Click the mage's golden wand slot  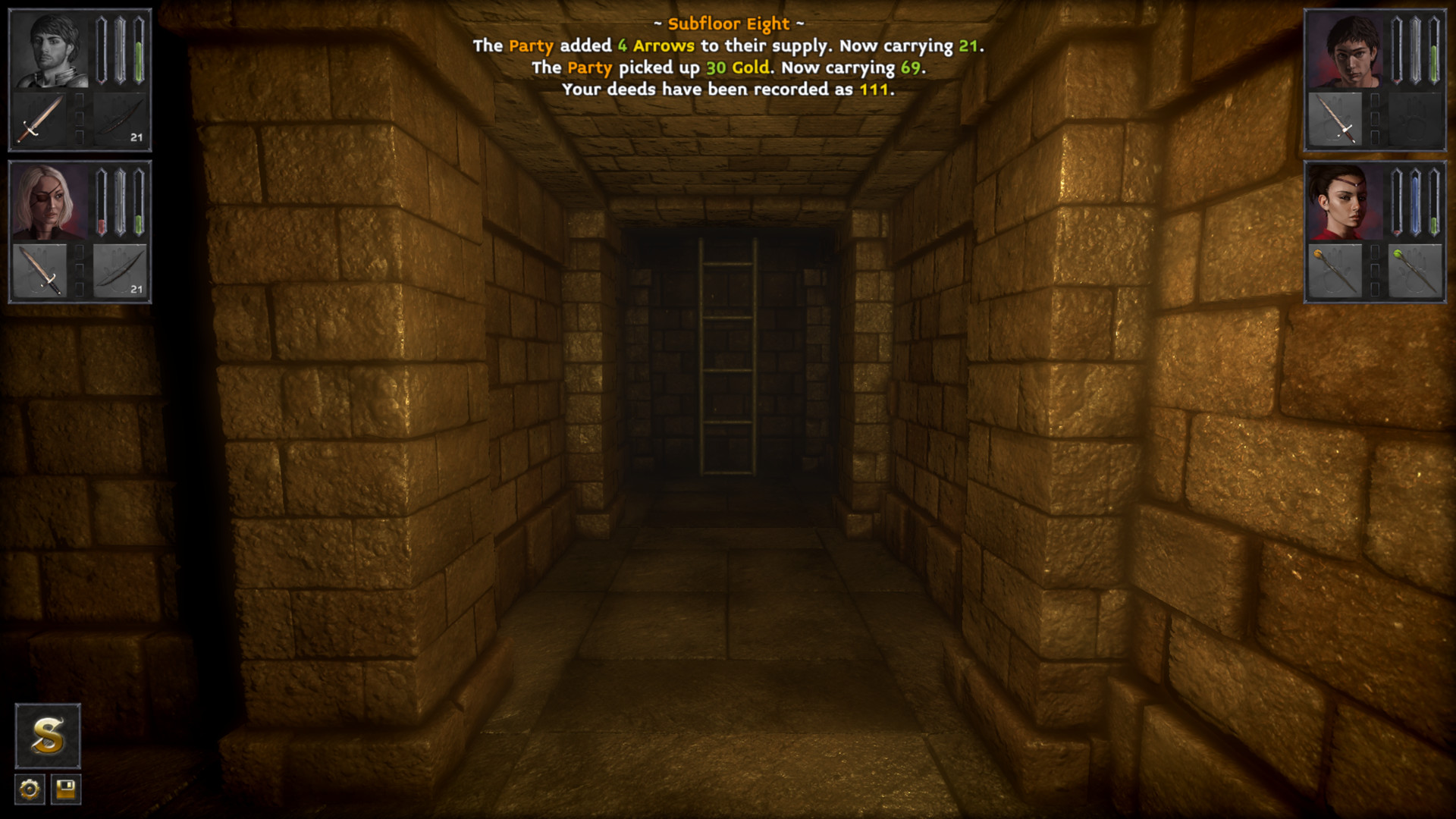tap(1333, 271)
